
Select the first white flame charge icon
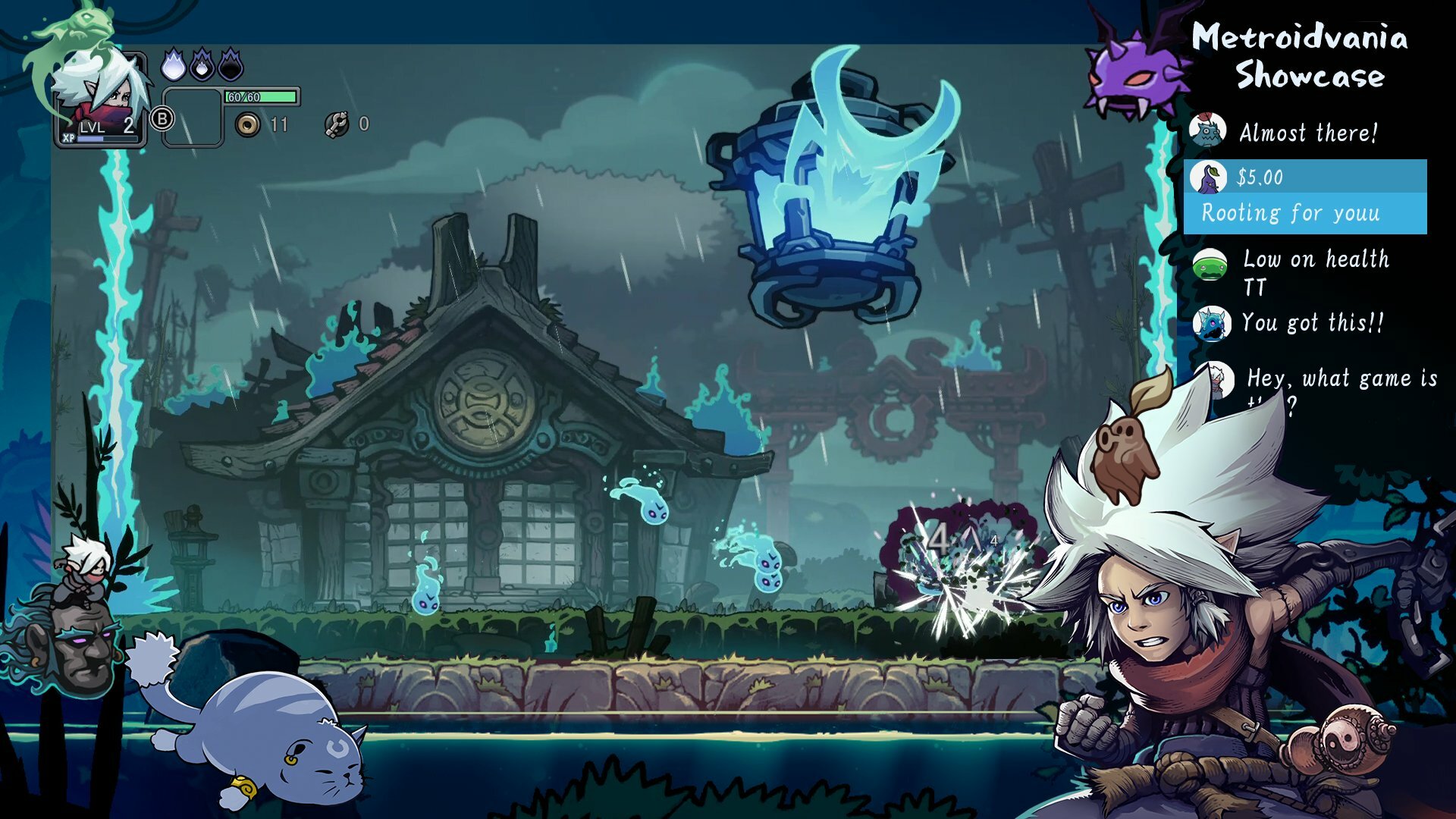click(x=174, y=65)
